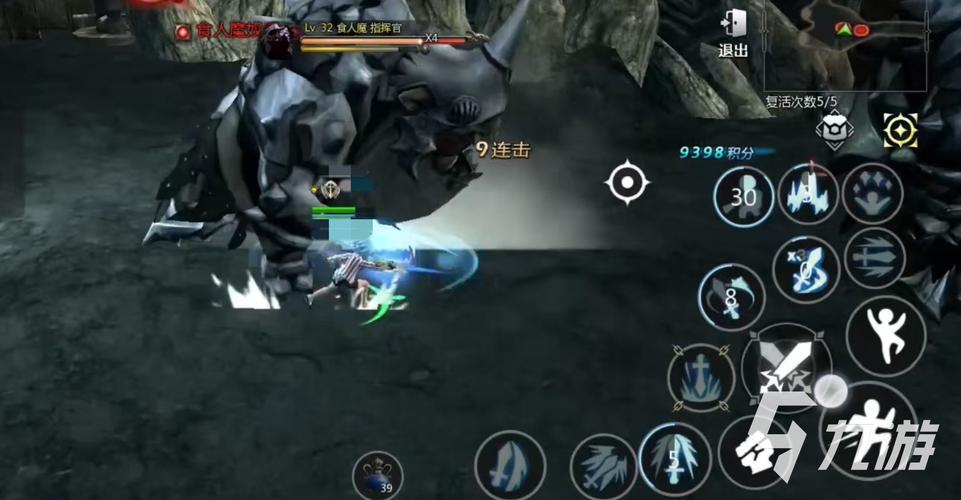Screen dimensions: 961x500
Task: Tap the white crosshair target-lock button
Action: [627, 183]
